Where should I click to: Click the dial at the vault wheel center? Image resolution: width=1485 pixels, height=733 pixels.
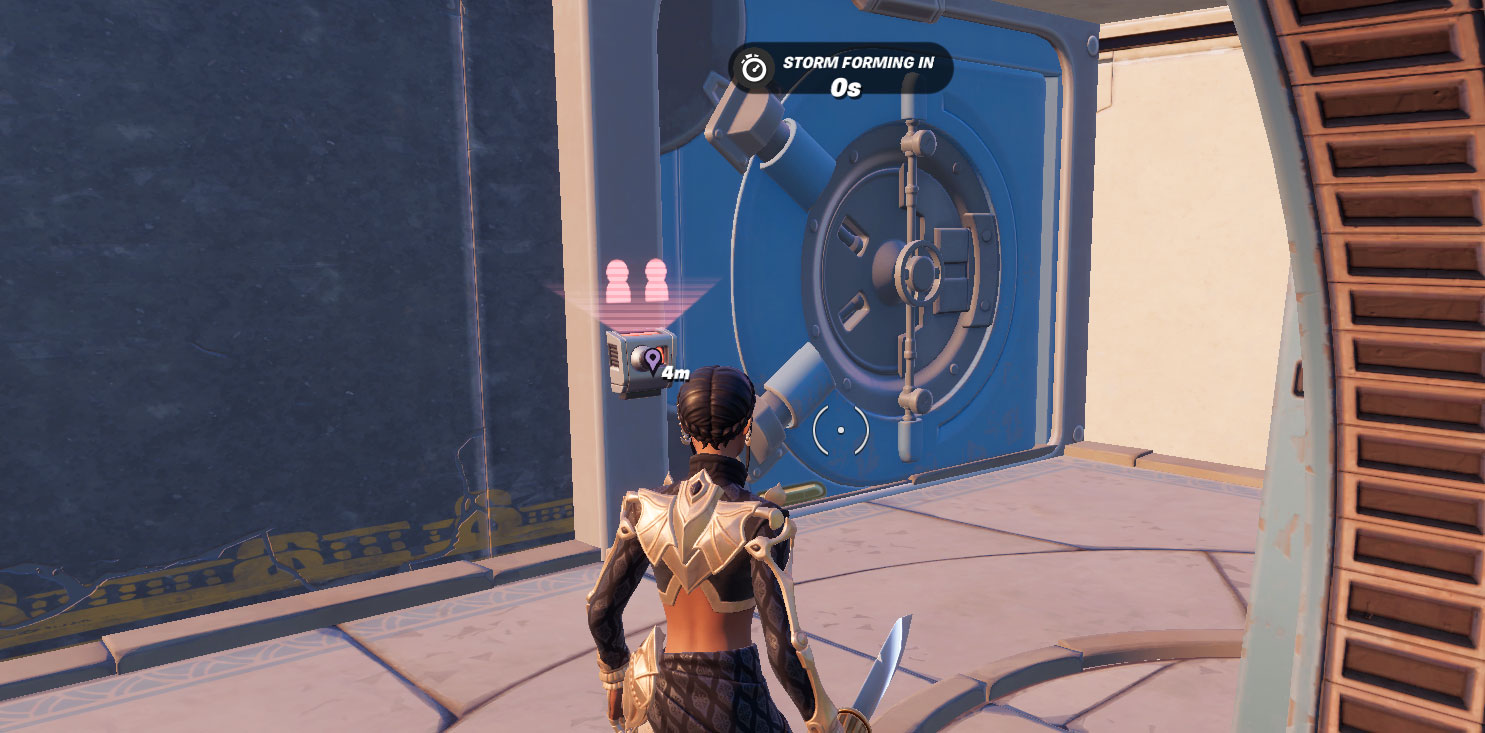click(918, 270)
